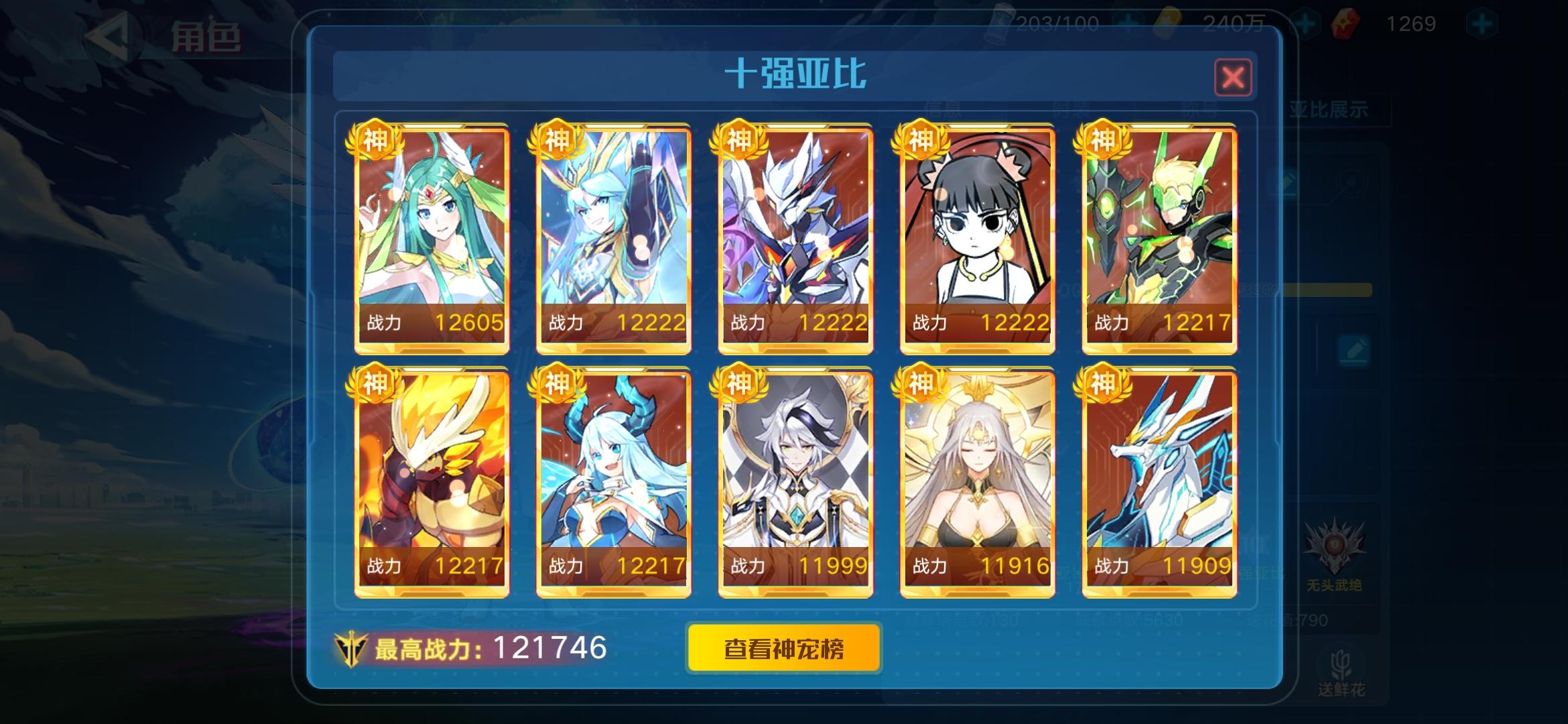Click the 神 badge on the 12605 card
Viewport: 1568px width, 724px height.
pos(376,139)
